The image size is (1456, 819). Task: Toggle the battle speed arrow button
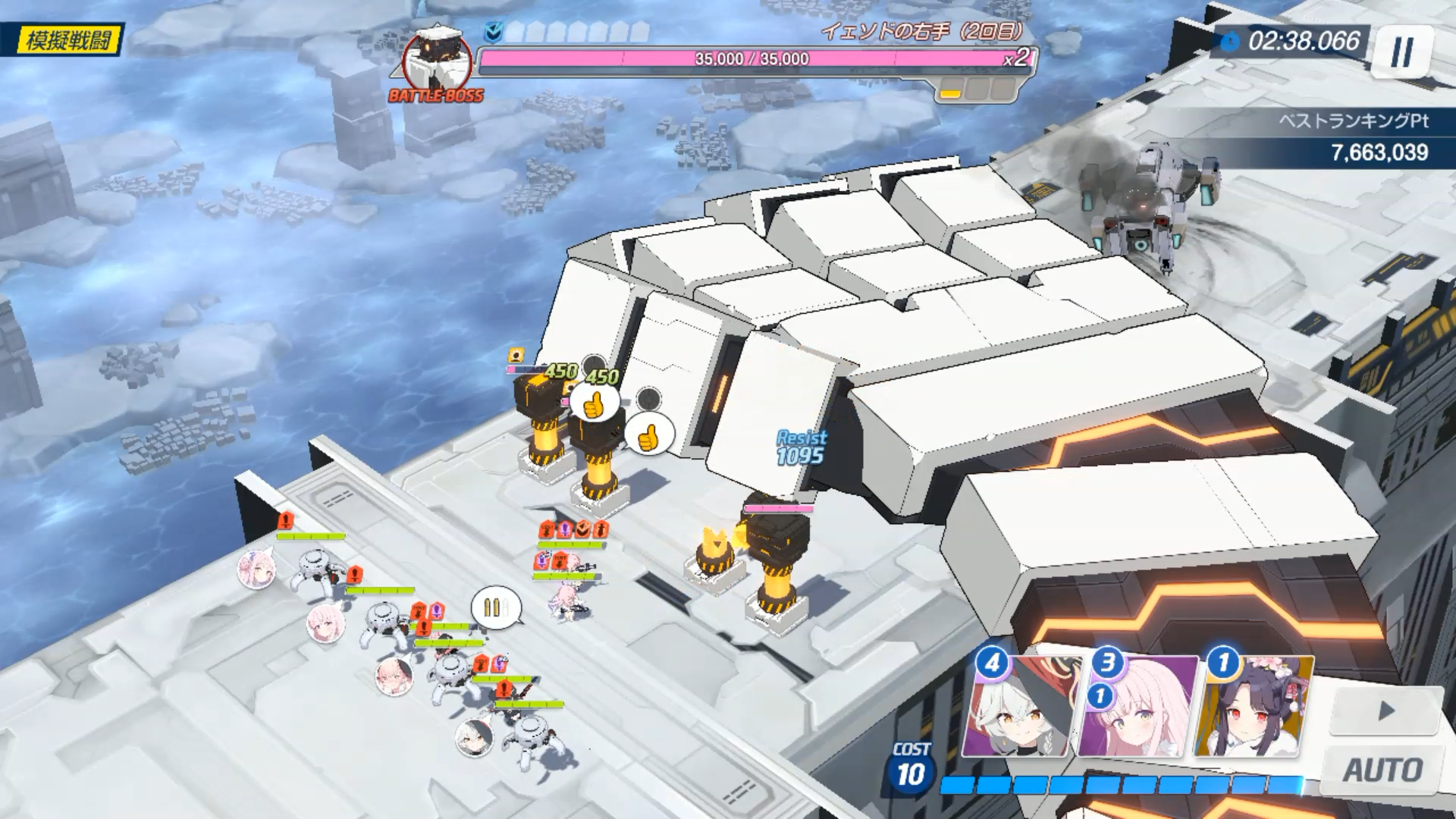(x=1386, y=711)
